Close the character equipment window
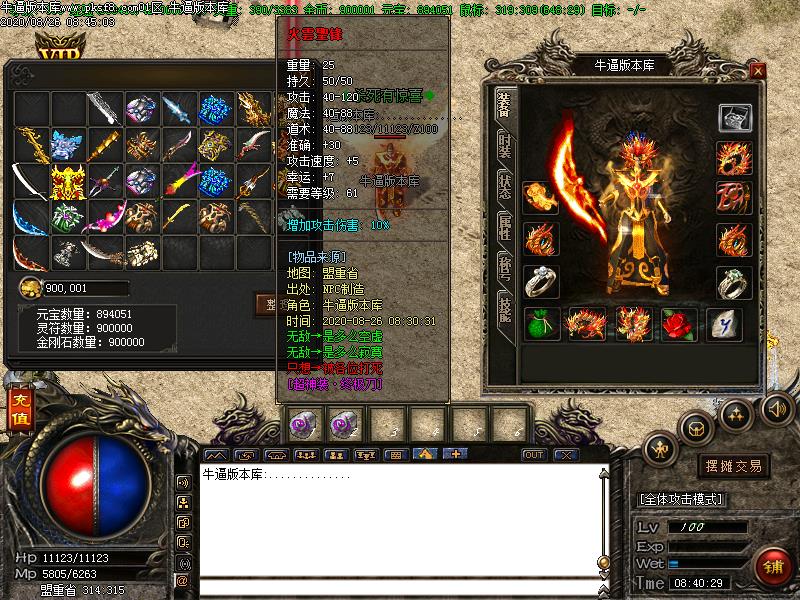The height and width of the screenshot is (600, 800). pos(758,71)
